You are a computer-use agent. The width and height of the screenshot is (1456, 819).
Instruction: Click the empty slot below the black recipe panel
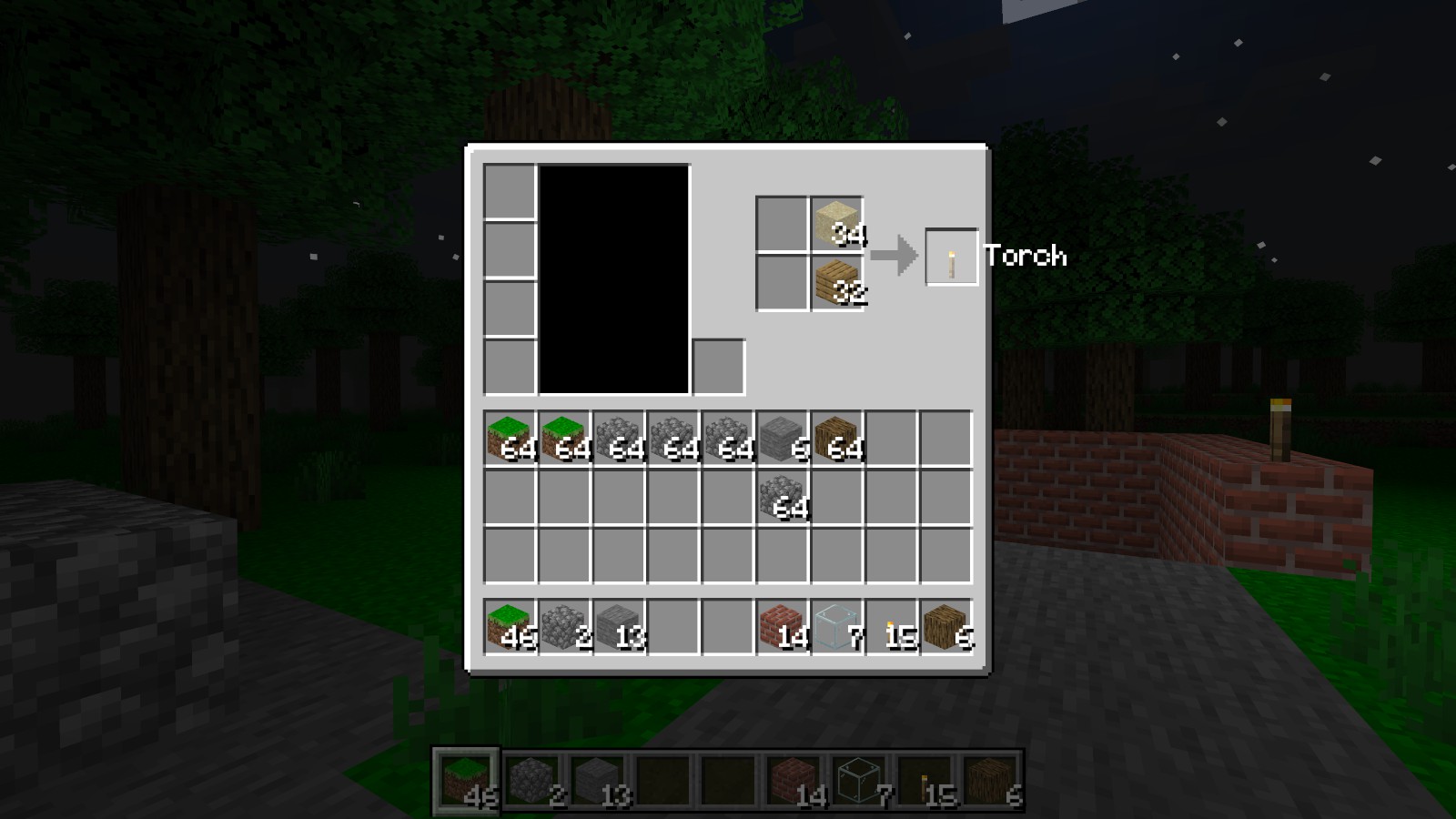tap(718, 368)
